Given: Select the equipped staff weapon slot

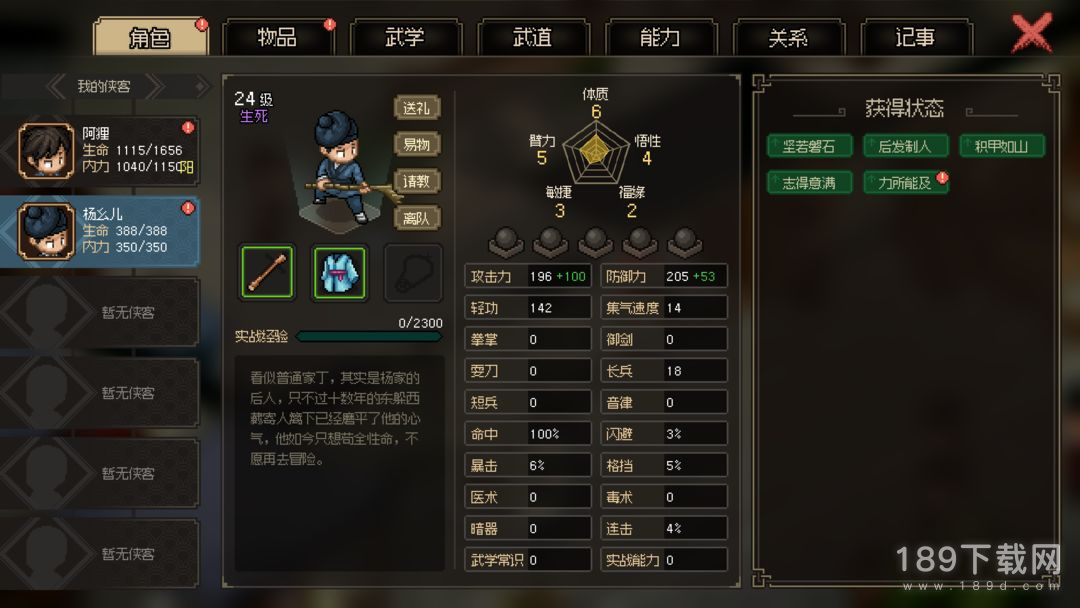Looking at the screenshot, I should click(267, 272).
